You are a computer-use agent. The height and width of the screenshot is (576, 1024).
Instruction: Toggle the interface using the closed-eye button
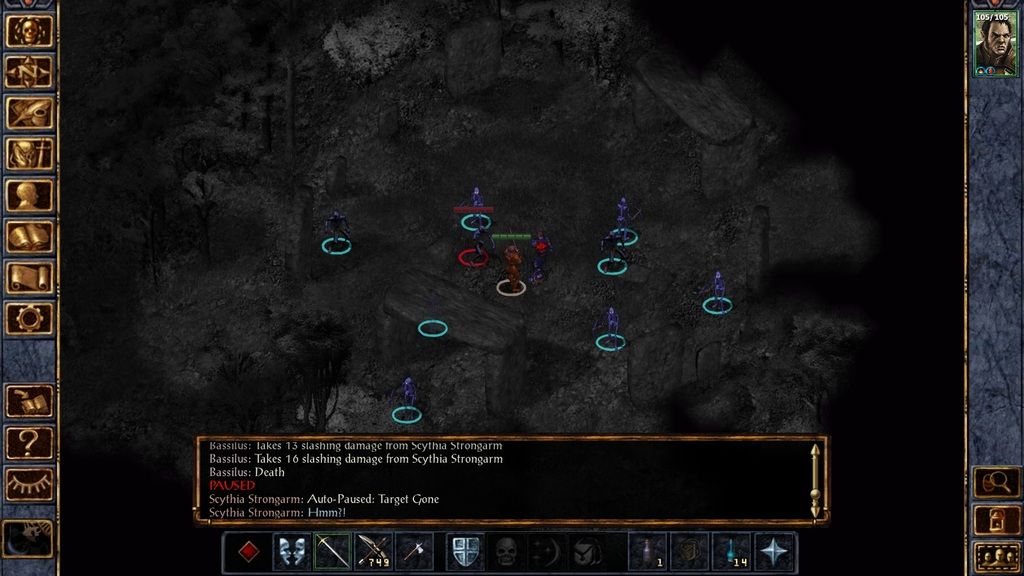click(29, 483)
